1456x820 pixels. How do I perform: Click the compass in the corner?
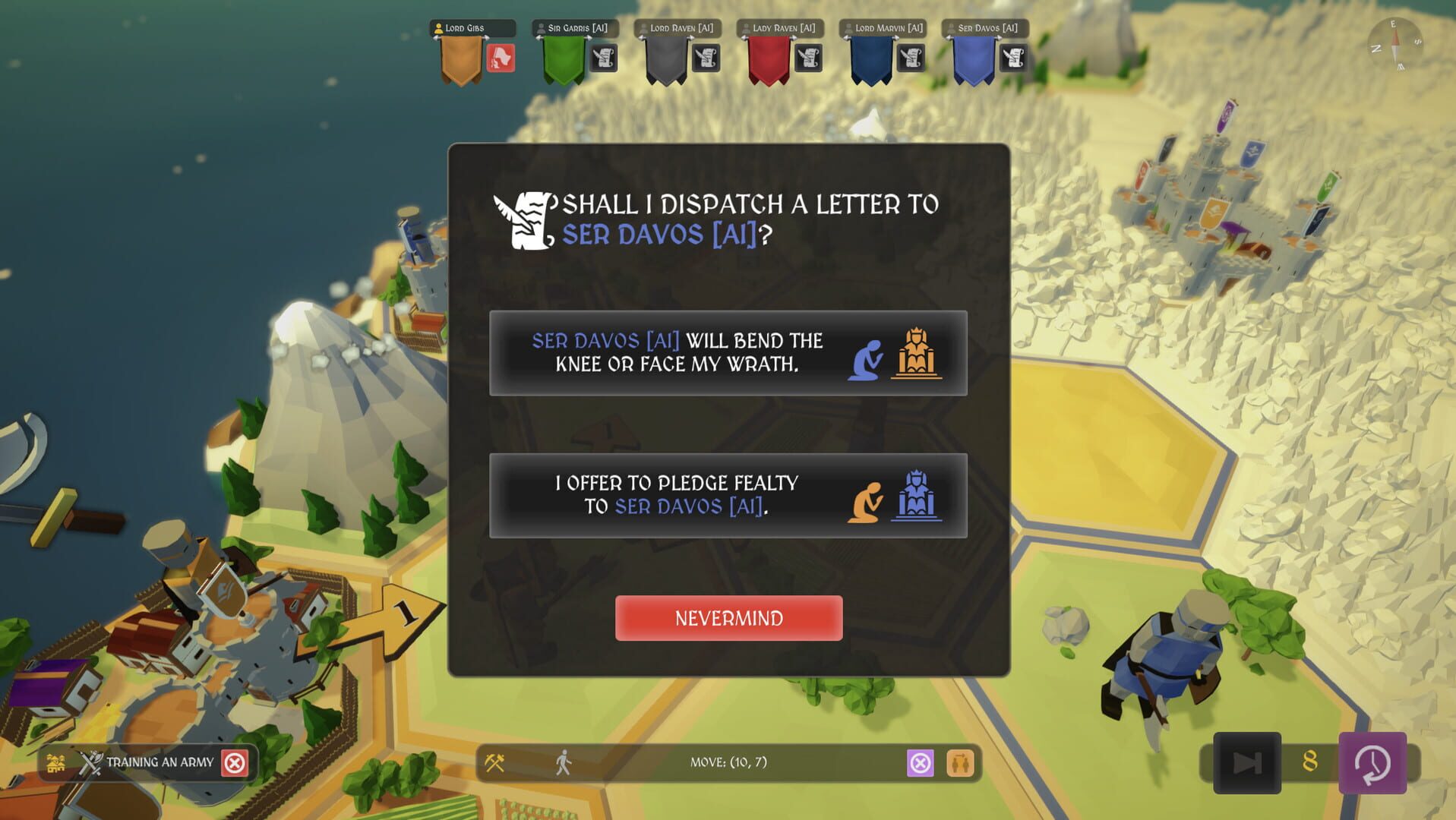tap(1395, 45)
